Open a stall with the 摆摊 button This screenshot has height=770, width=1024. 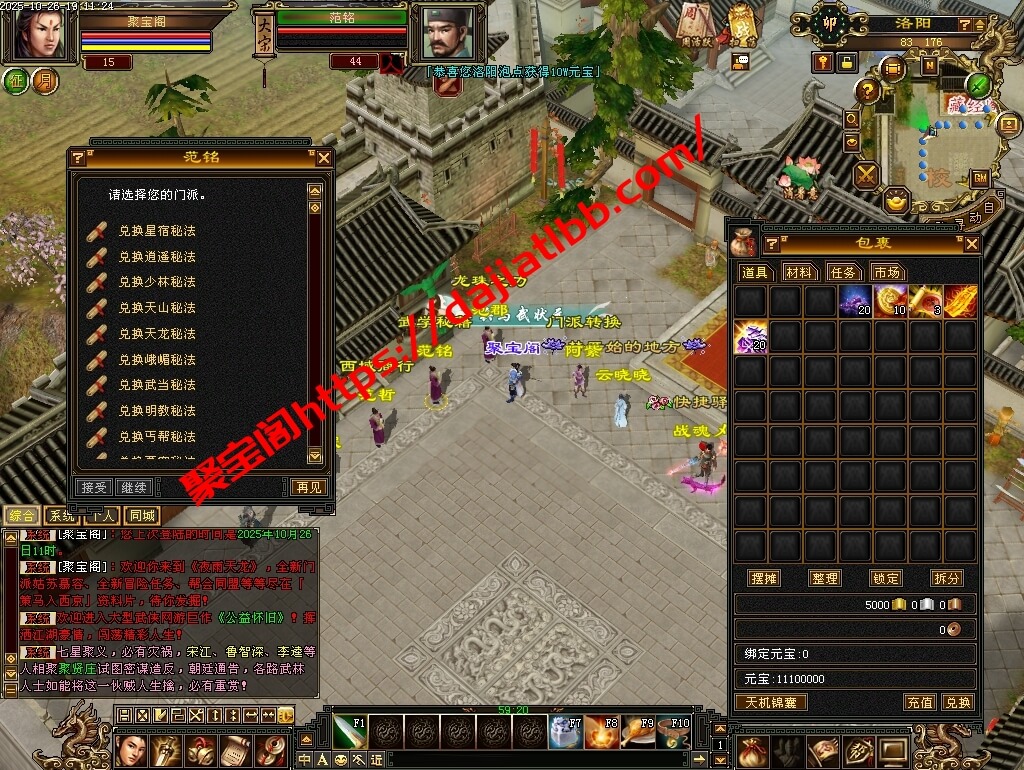pos(764,579)
